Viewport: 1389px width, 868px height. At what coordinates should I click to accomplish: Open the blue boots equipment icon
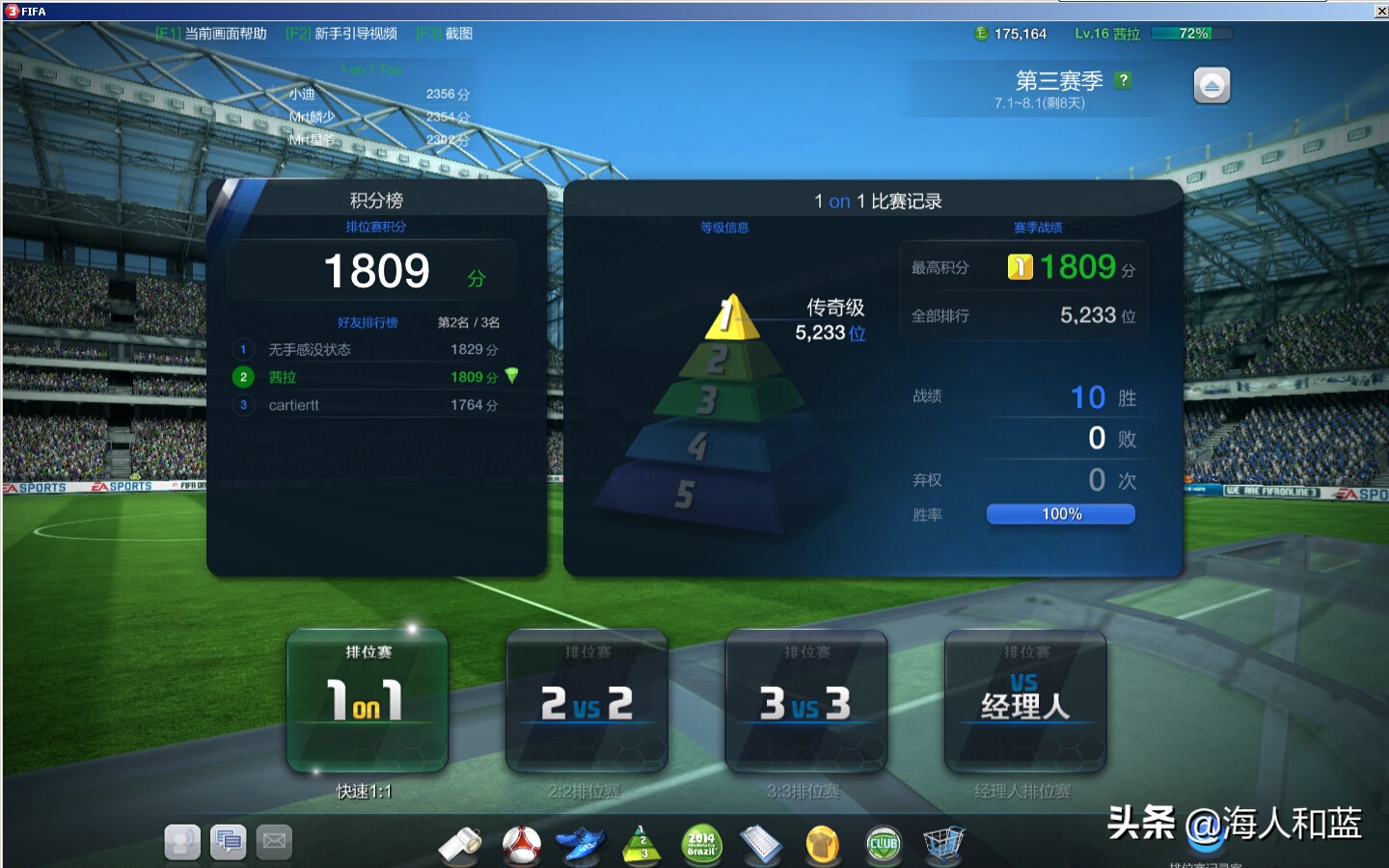pyautogui.click(x=585, y=842)
